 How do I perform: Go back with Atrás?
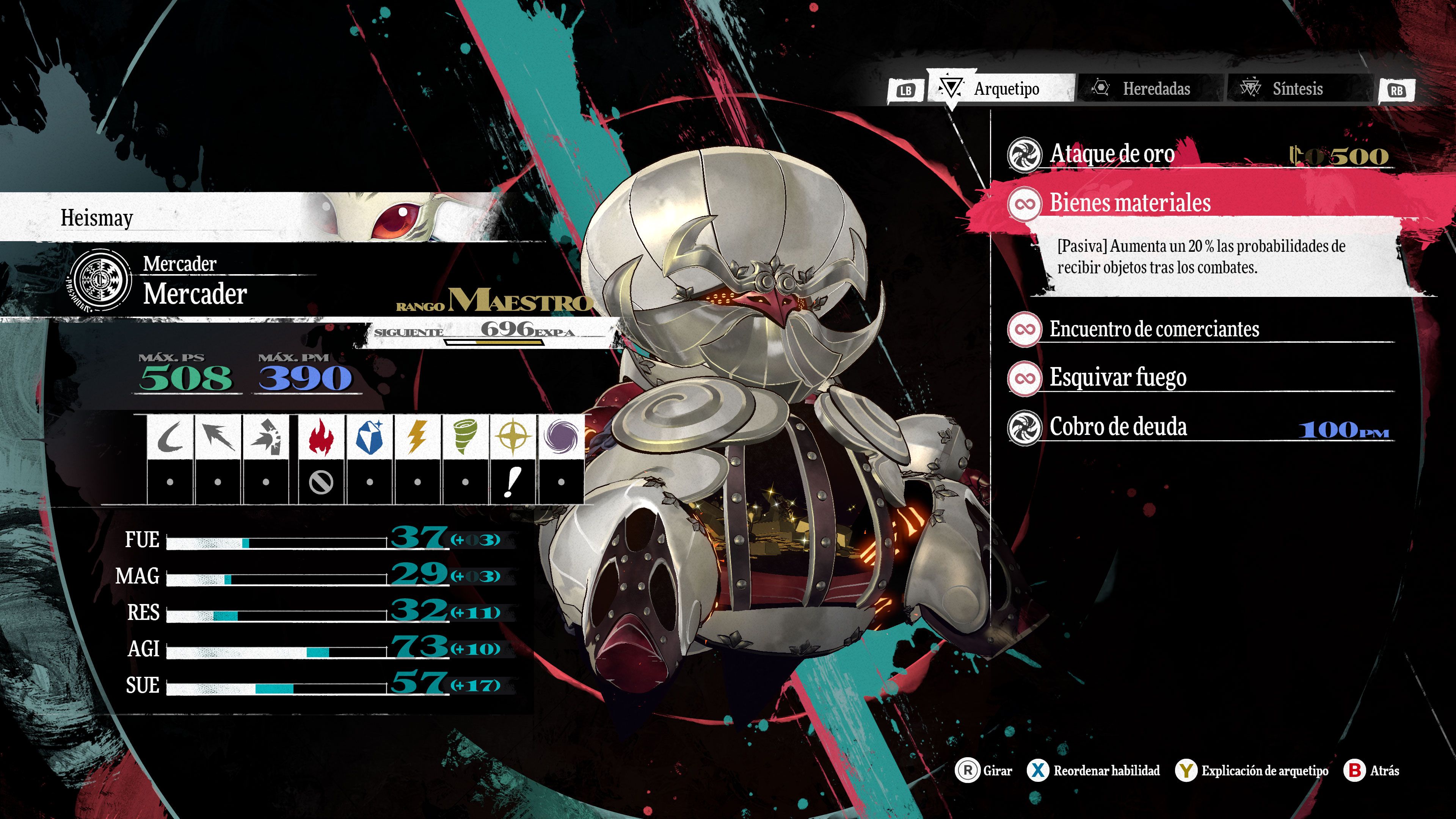(x=1372, y=770)
